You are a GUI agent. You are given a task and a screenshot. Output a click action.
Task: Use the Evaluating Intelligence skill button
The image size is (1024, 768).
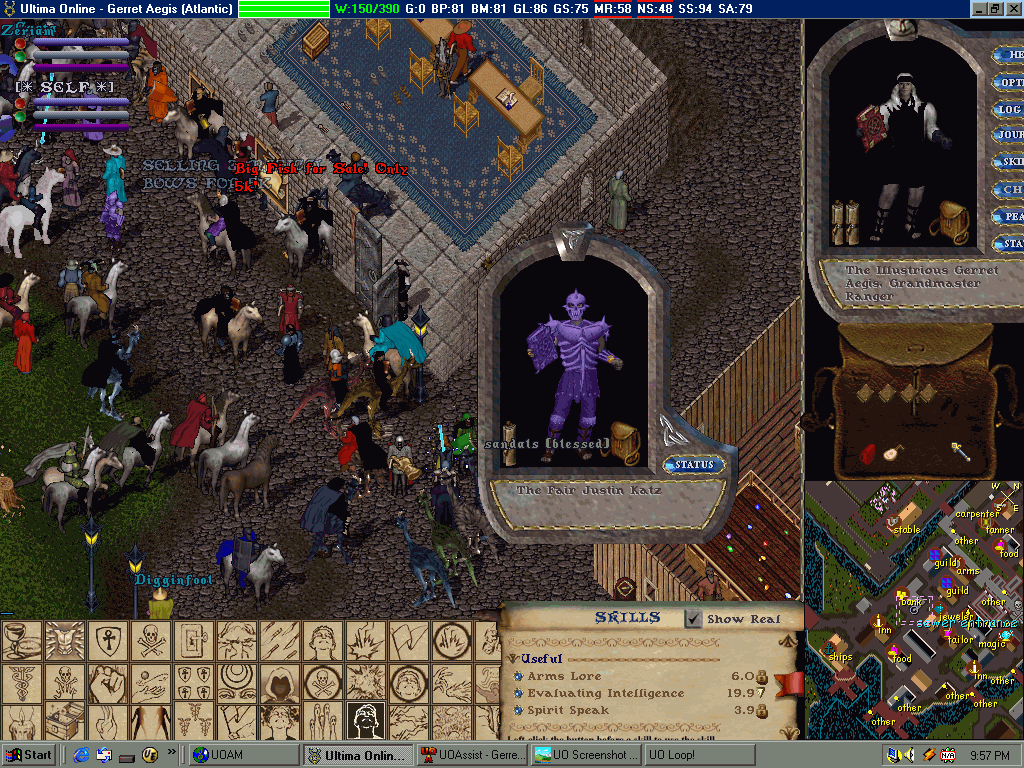pos(518,693)
